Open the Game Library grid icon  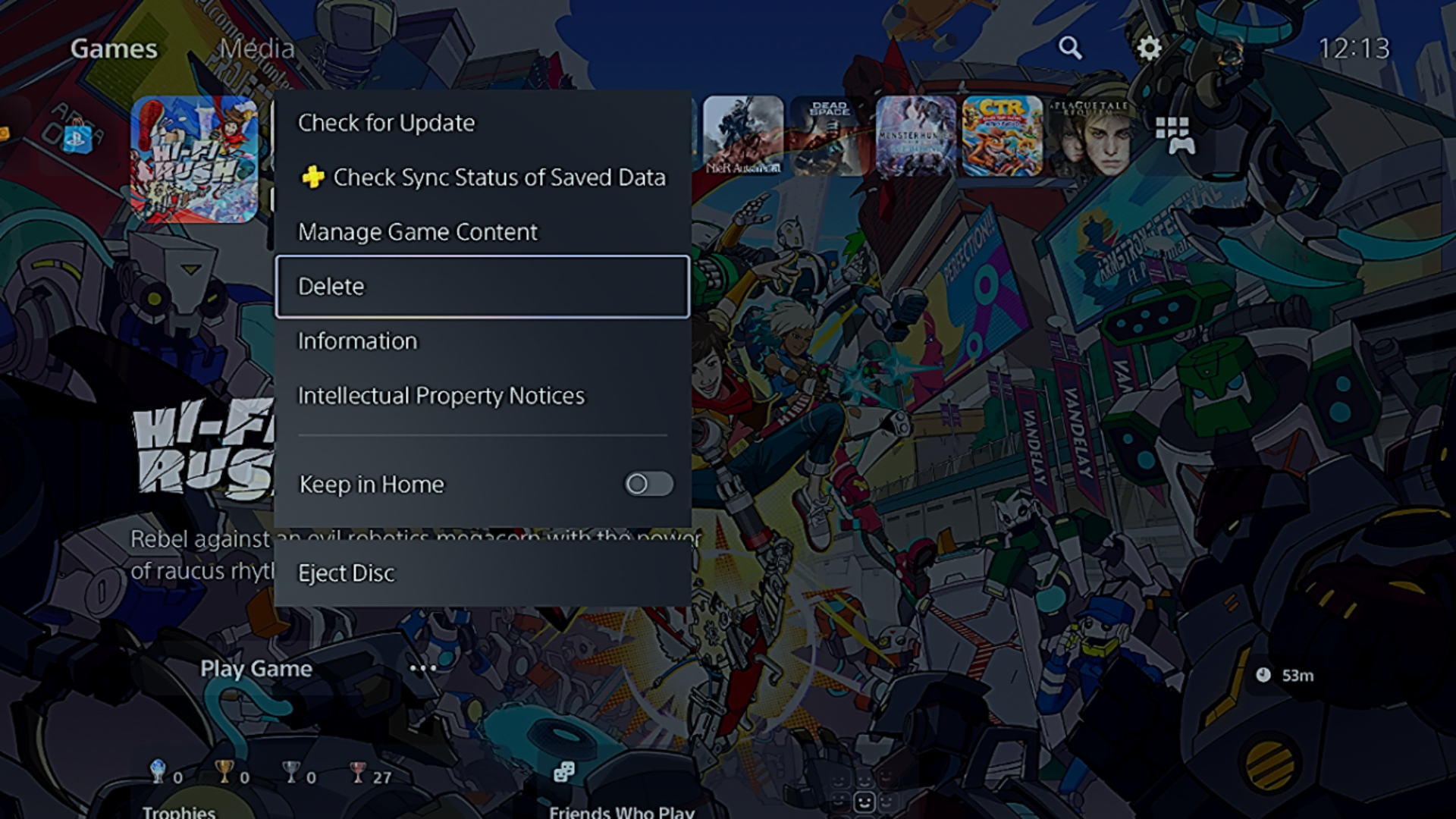coord(1174,135)
